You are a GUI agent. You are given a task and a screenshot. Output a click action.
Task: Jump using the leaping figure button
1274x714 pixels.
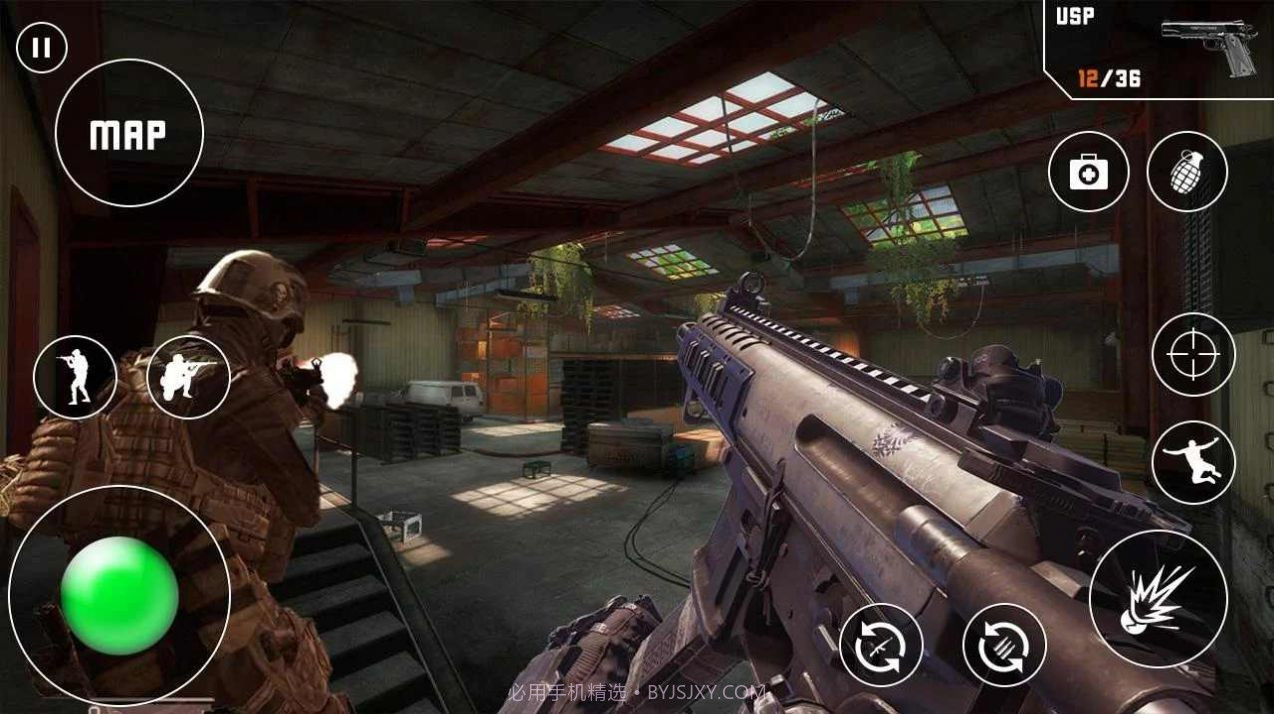(1193, 462)
